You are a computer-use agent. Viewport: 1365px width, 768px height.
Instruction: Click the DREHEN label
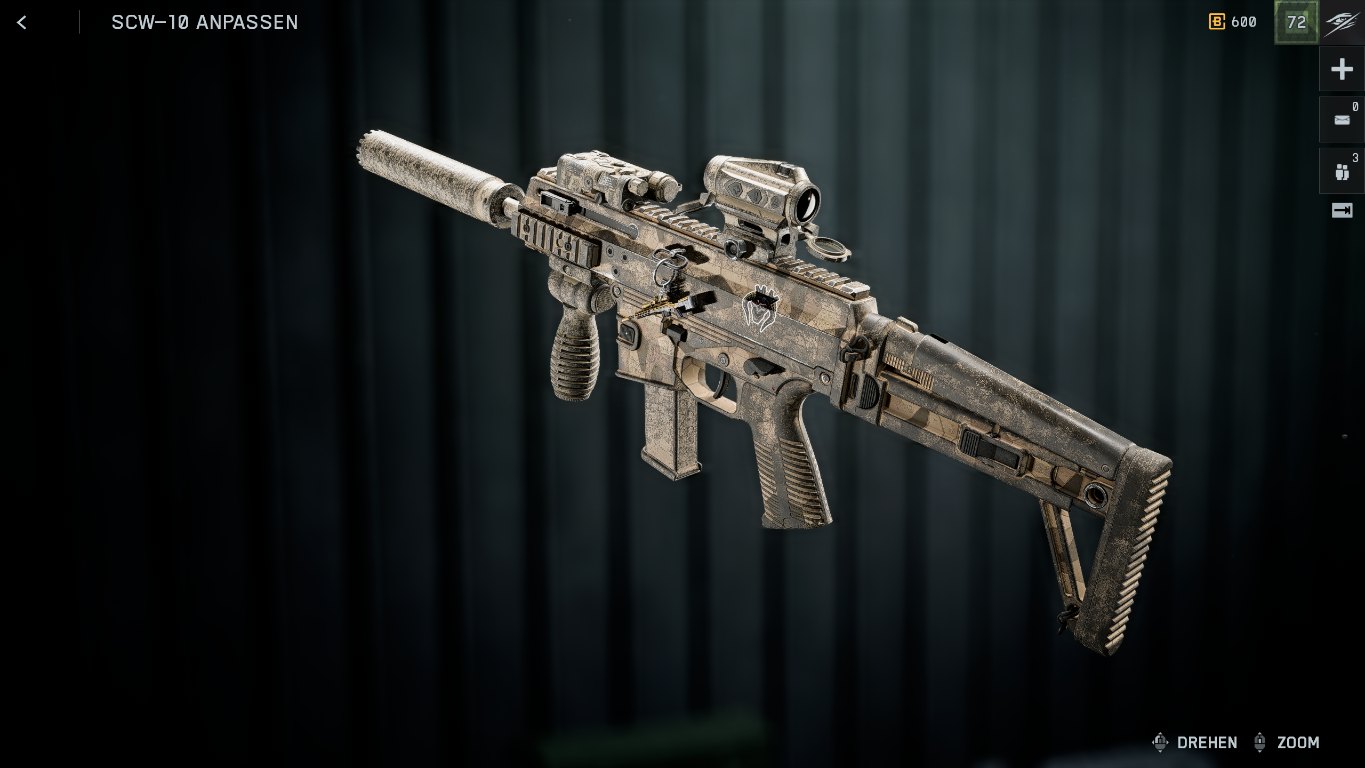pyautogui.click(x=1207, y=743)
